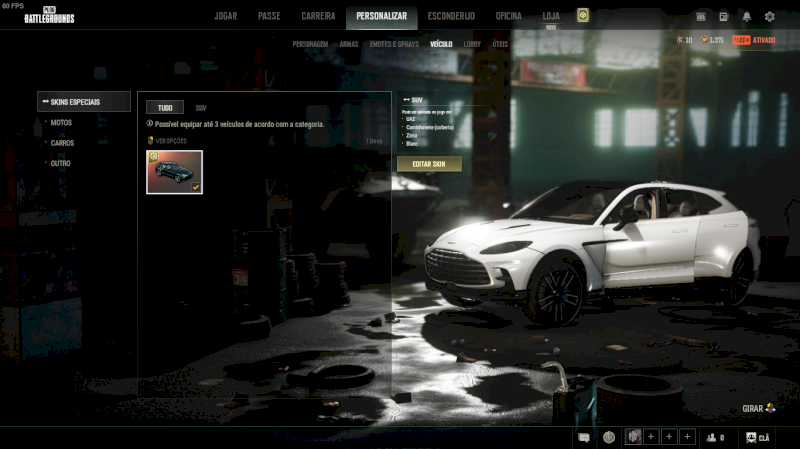Image resolution: width=800 pixels, height=449 pixels.
Task: Select the Personalizar main tab
Action: 381,16
